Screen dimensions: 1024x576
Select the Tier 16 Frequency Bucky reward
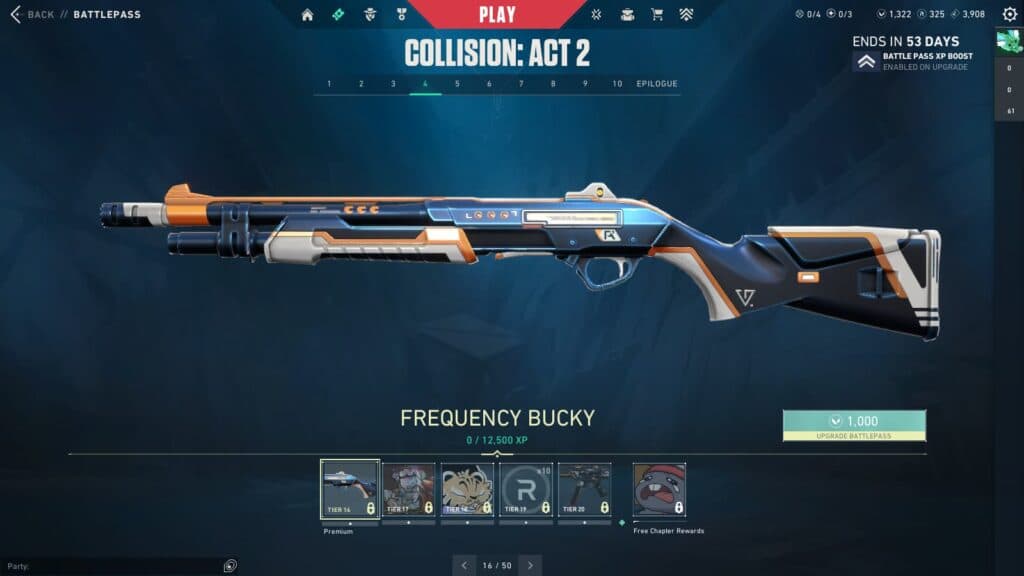point(350,490)
